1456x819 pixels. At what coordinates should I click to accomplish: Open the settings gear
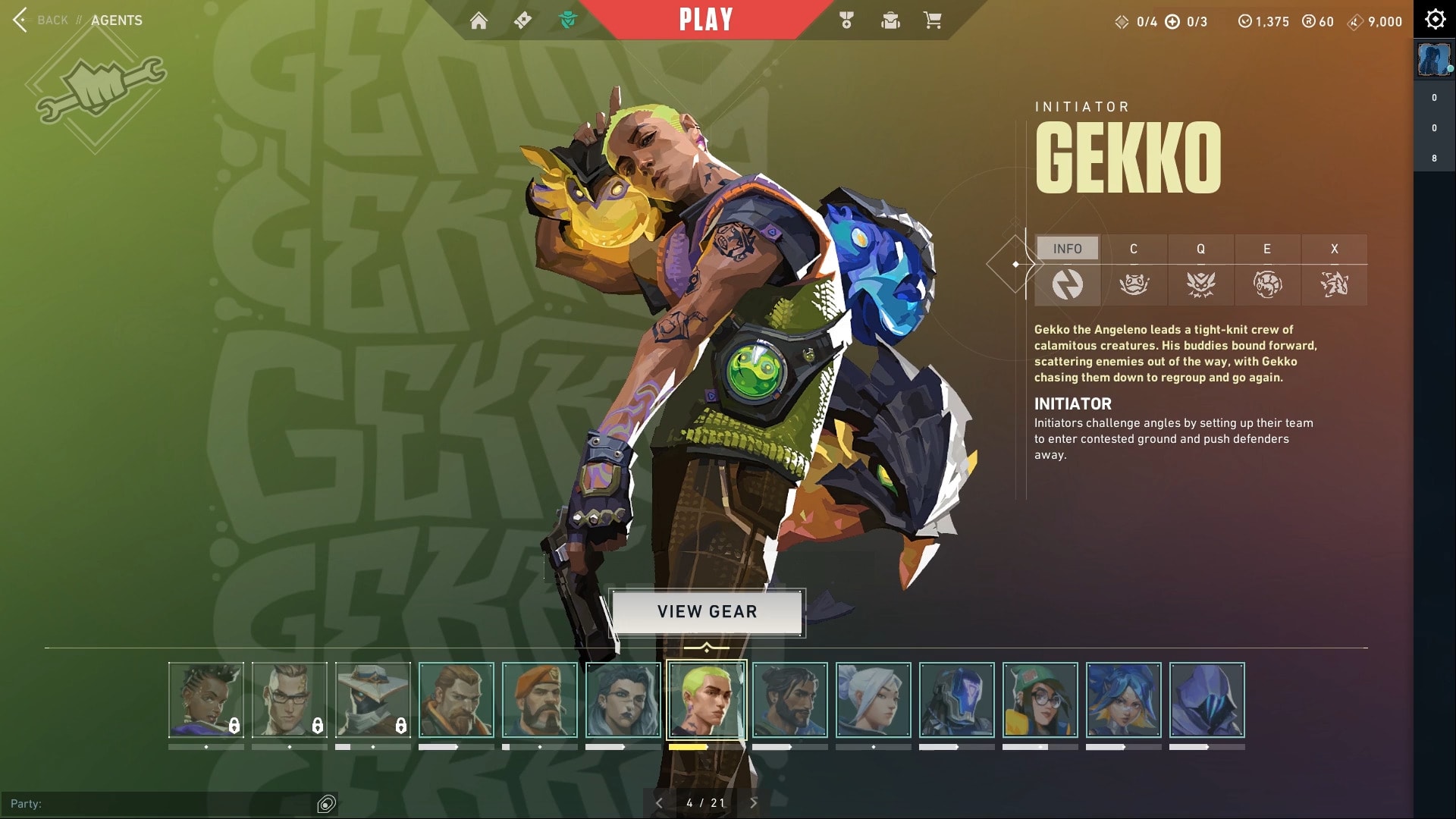tap(1435, 20)
